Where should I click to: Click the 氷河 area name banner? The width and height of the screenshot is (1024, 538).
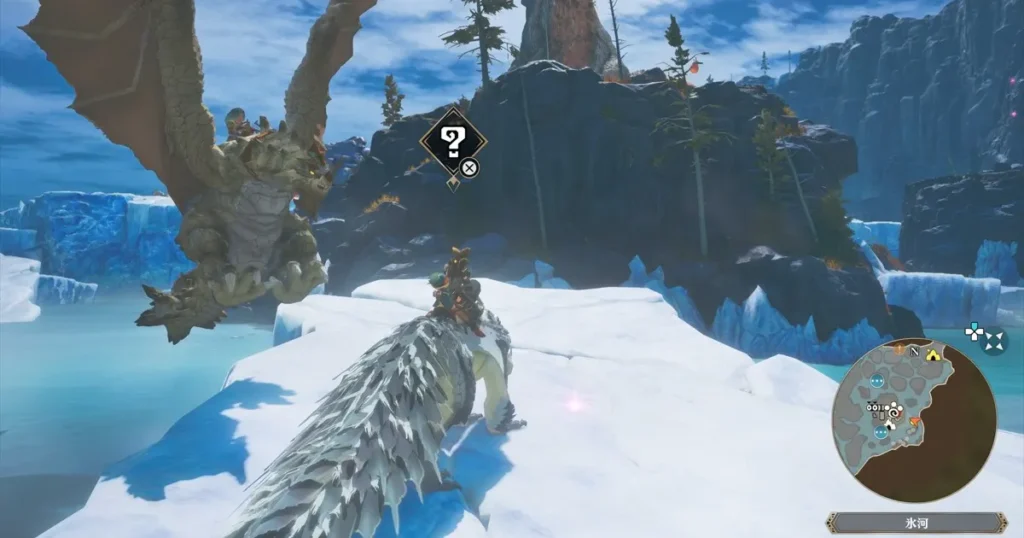tap(916, 522)
